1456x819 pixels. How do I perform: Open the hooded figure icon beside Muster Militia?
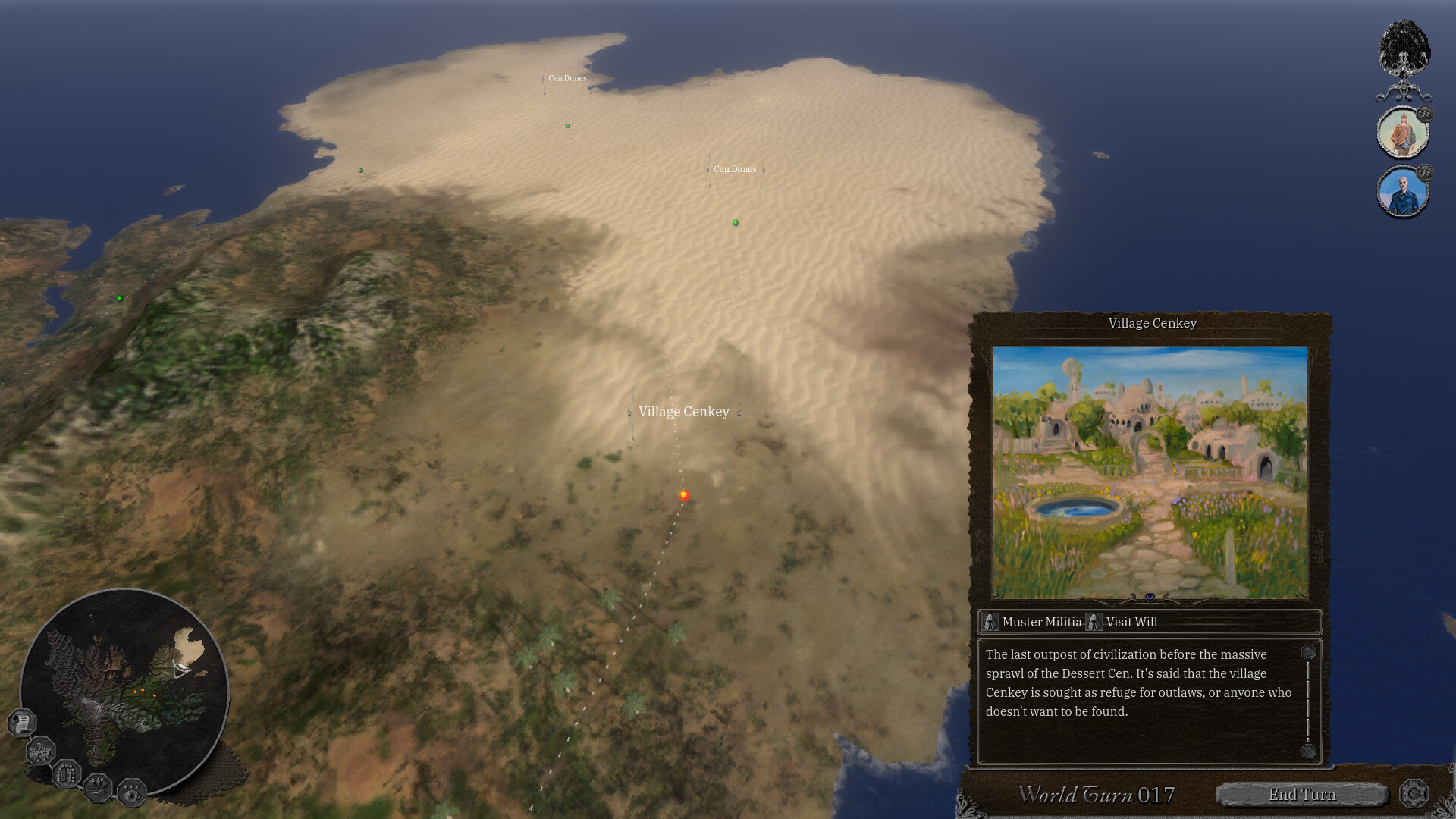coord(991,622)
